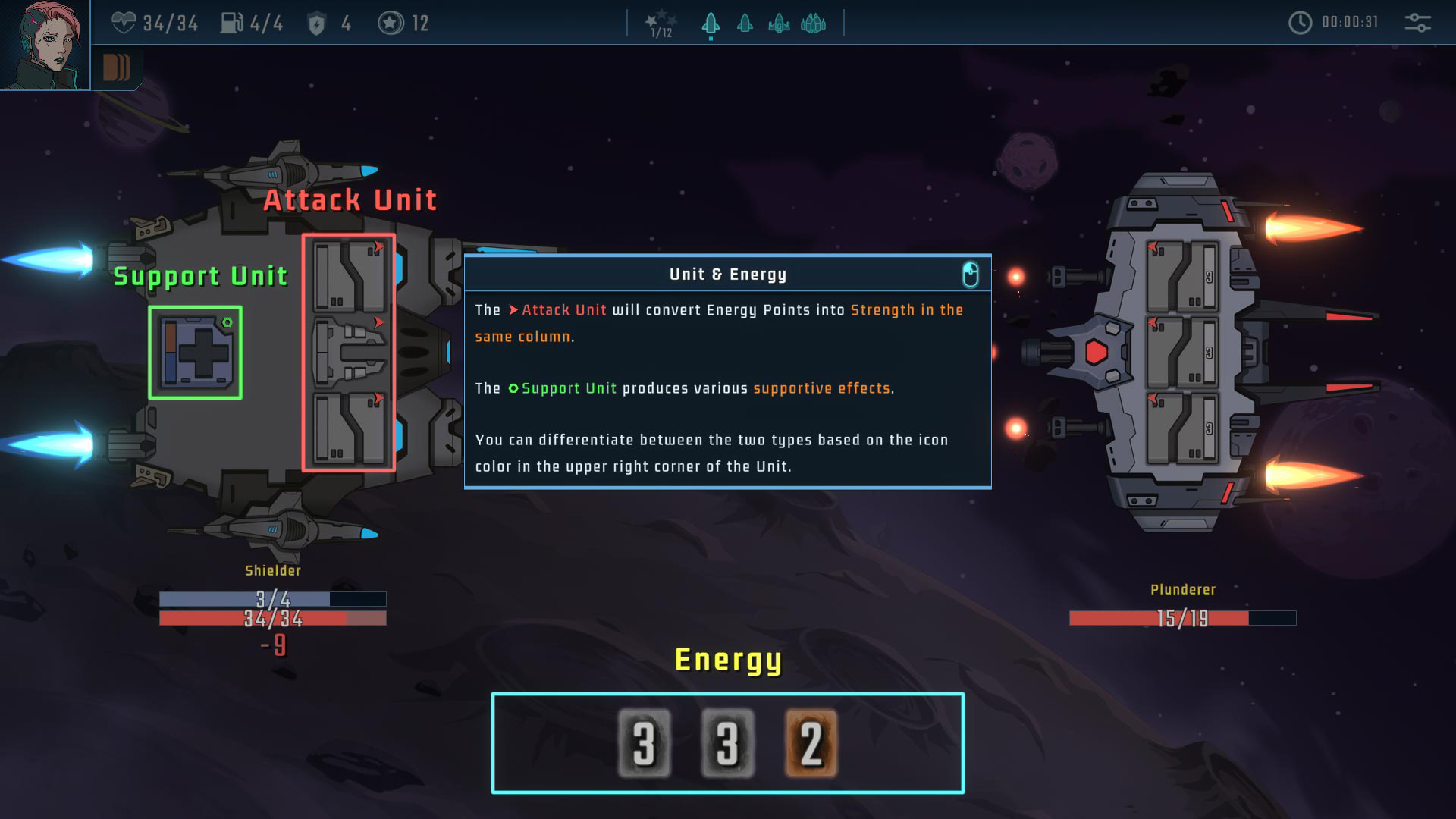Advance the Unit & Energy tutorial via mouse icon
Viewport: 1456px width, 819px height.
coord(970,275)
